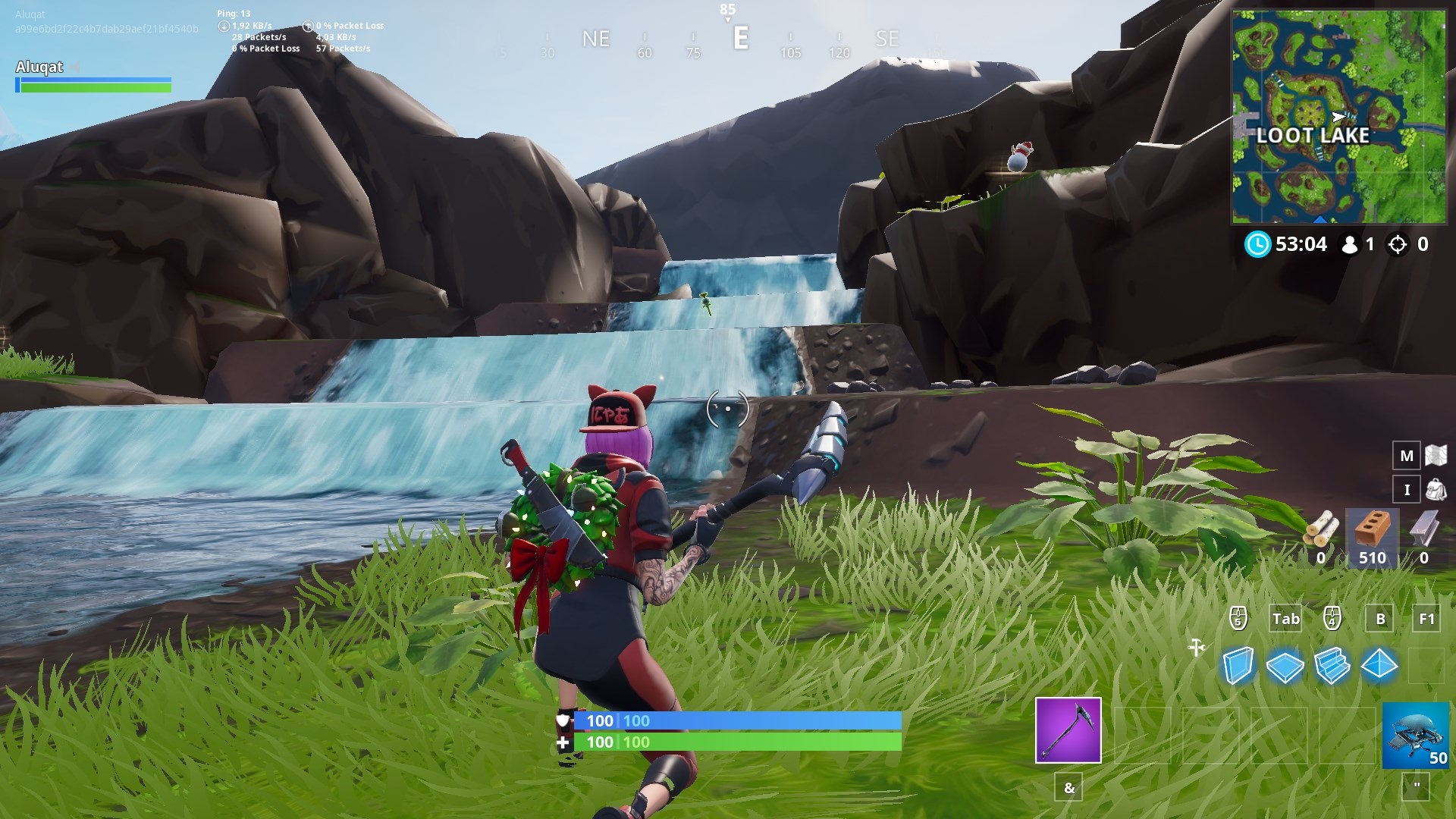Open inventory via the I bag icon
This screenshot has width=1456, height=819.
1407,489
